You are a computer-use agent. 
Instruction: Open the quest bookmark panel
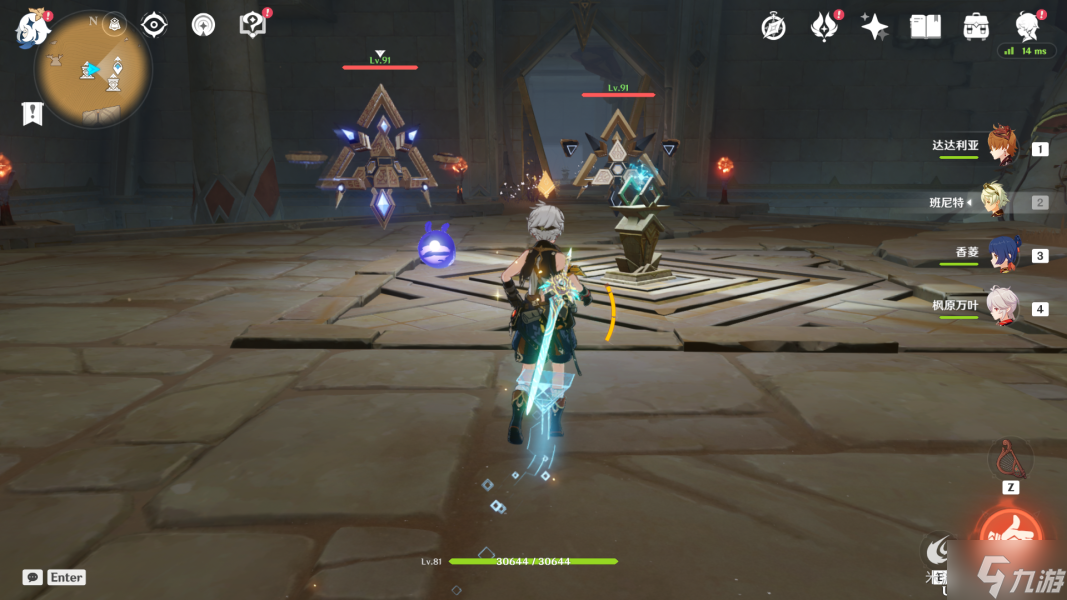[32, 113]
